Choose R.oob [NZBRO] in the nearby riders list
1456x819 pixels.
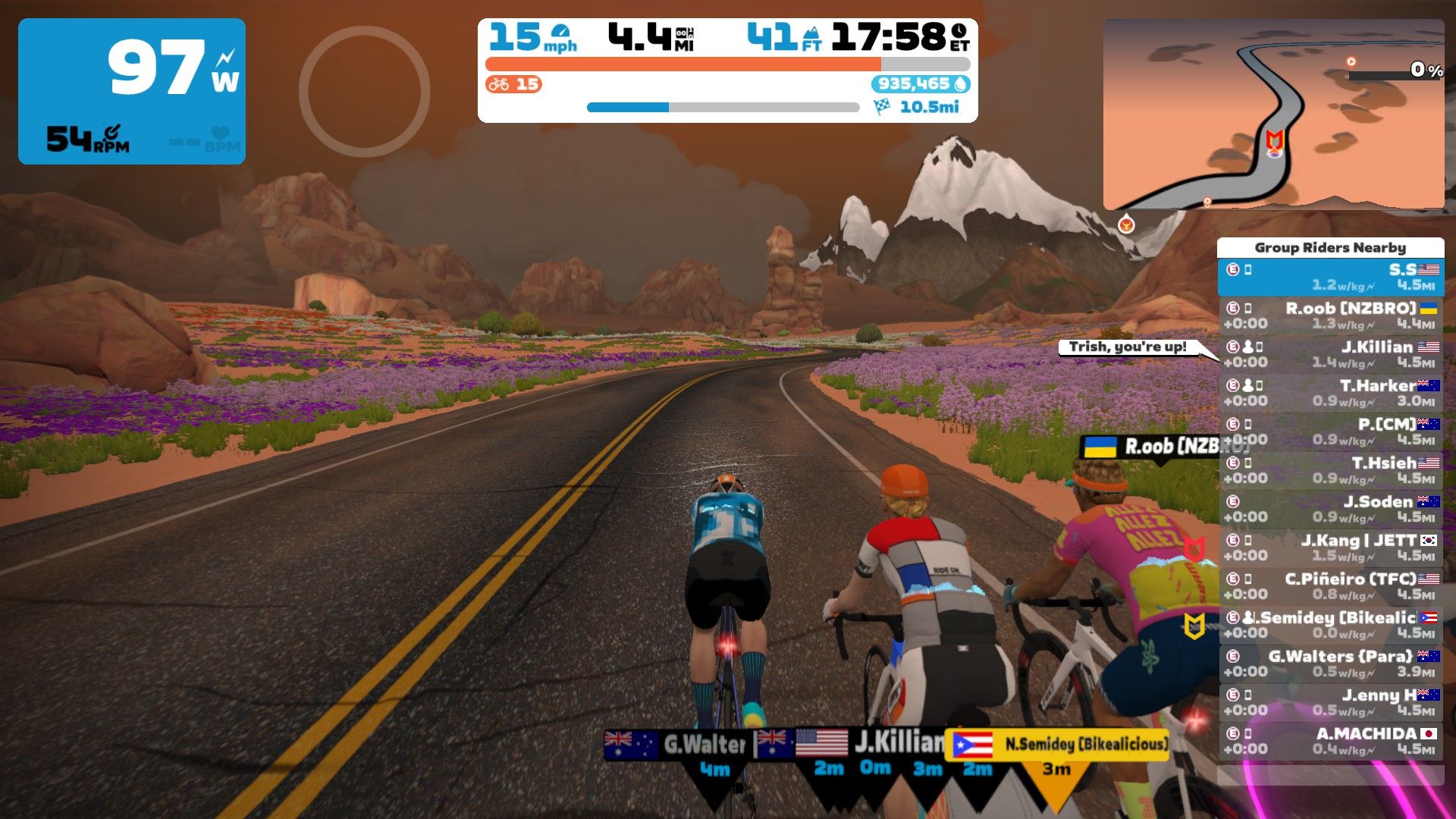click(x=1331, y=315)
